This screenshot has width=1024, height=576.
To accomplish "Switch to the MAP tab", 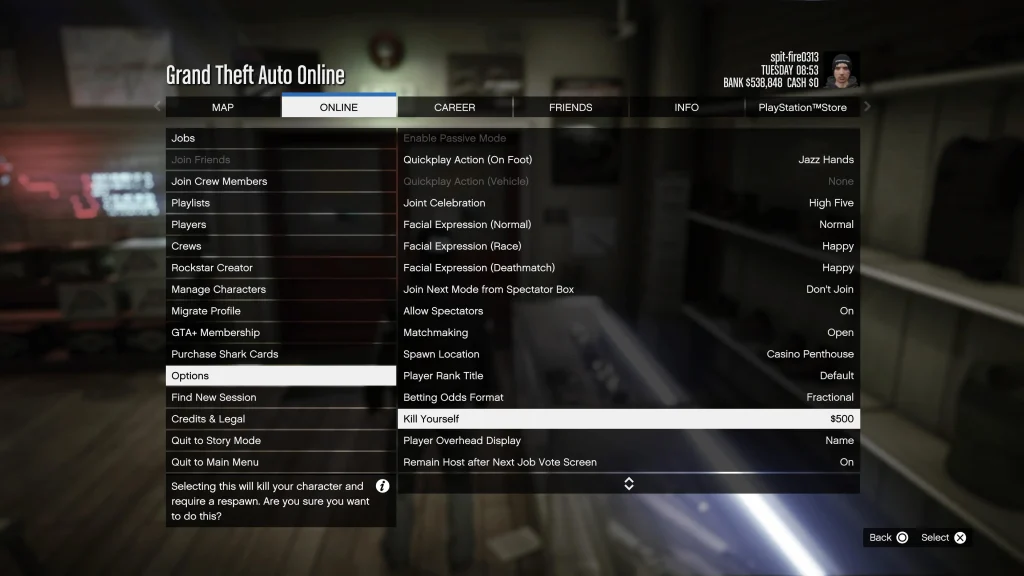I will coord(223,107).
